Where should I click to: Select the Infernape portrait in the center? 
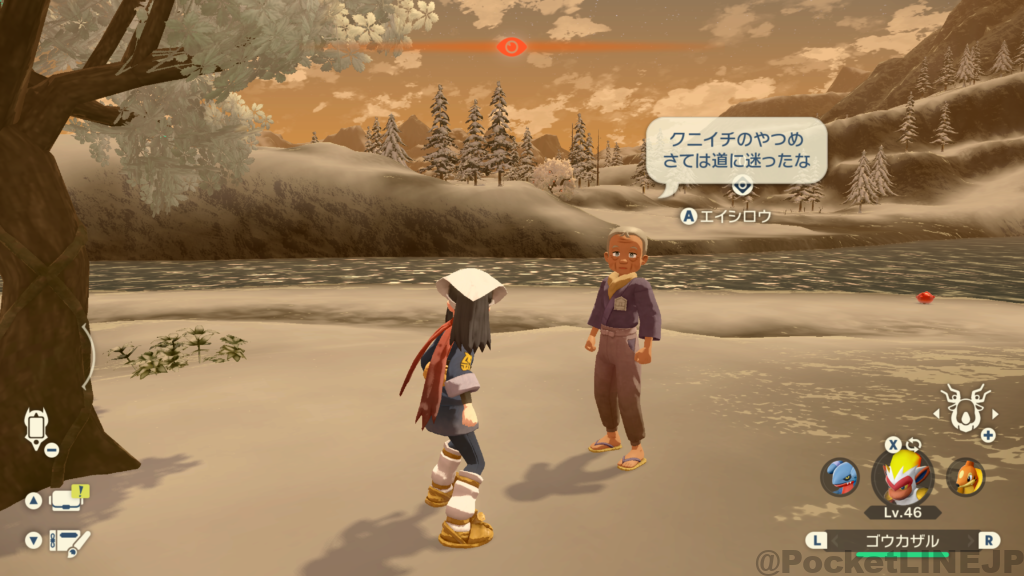tap(902, 476)
